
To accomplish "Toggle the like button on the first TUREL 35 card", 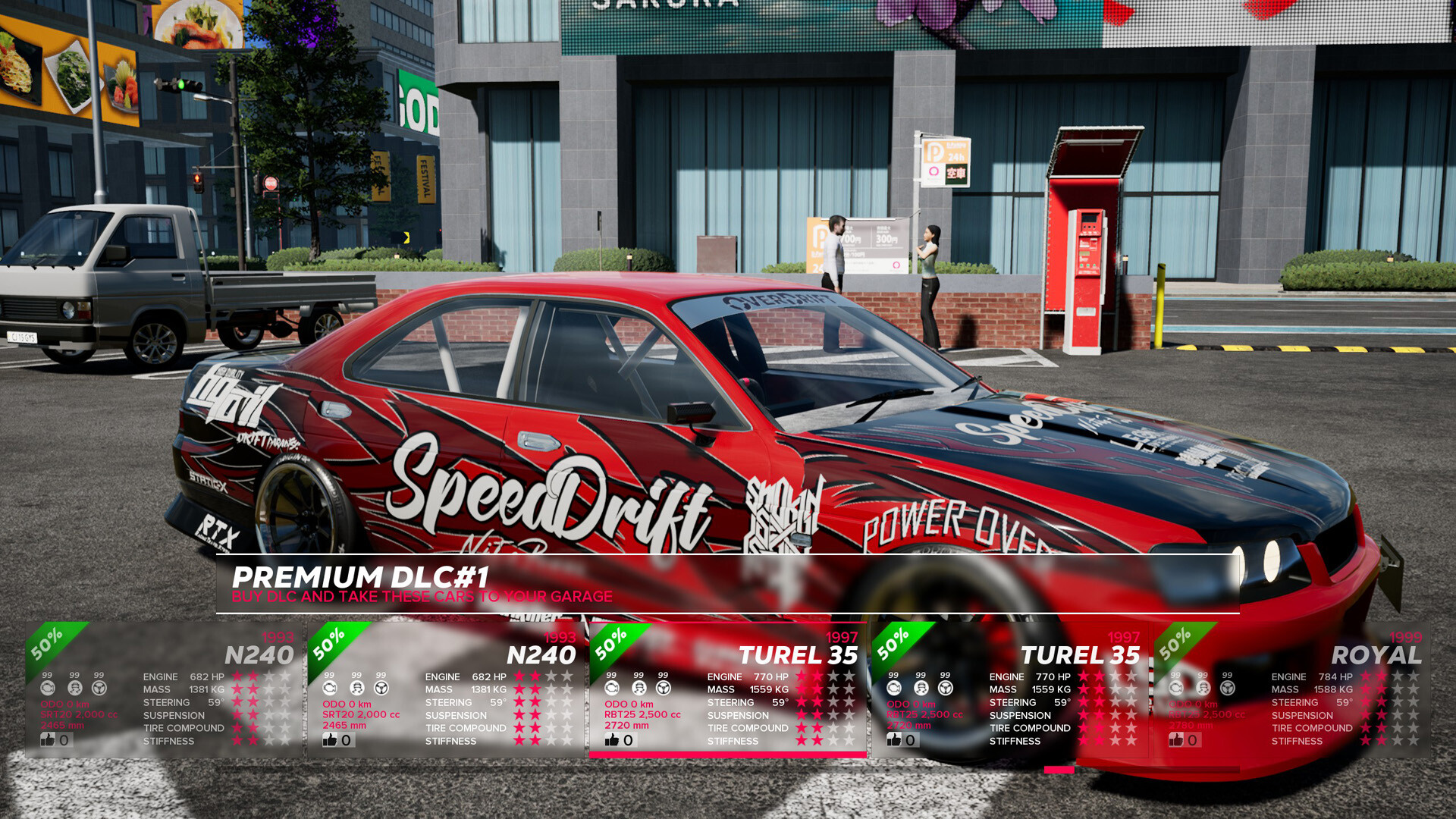I will 612,740.
